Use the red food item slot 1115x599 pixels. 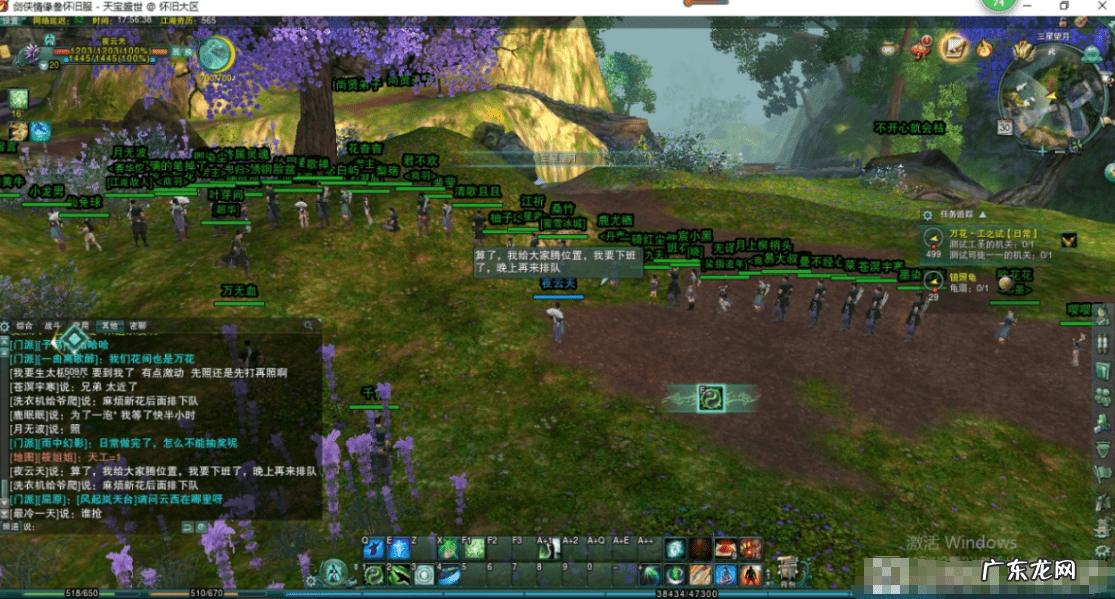coord(725,548)
